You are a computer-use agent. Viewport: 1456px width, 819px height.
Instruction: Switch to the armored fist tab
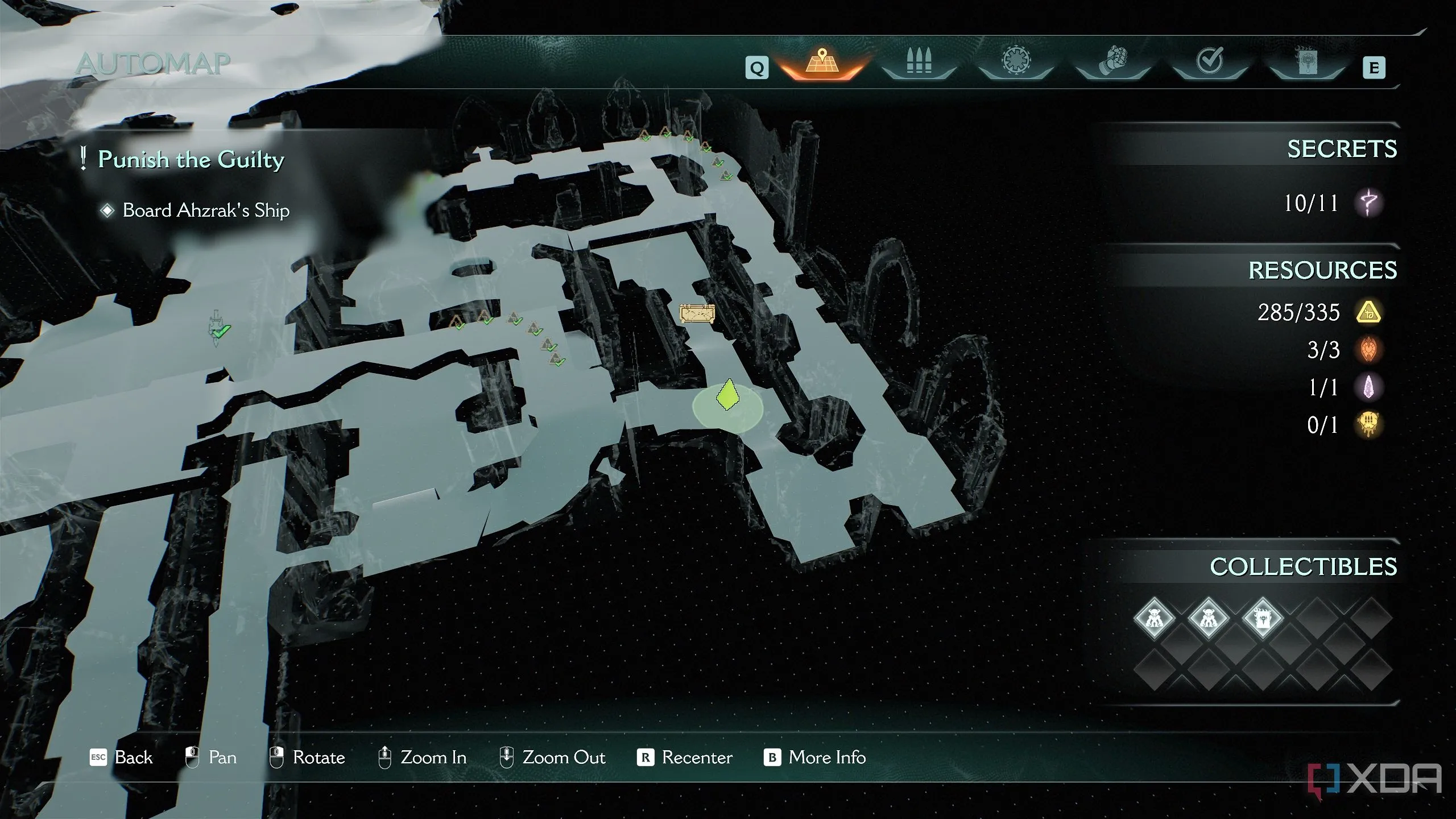[1112, 63]
